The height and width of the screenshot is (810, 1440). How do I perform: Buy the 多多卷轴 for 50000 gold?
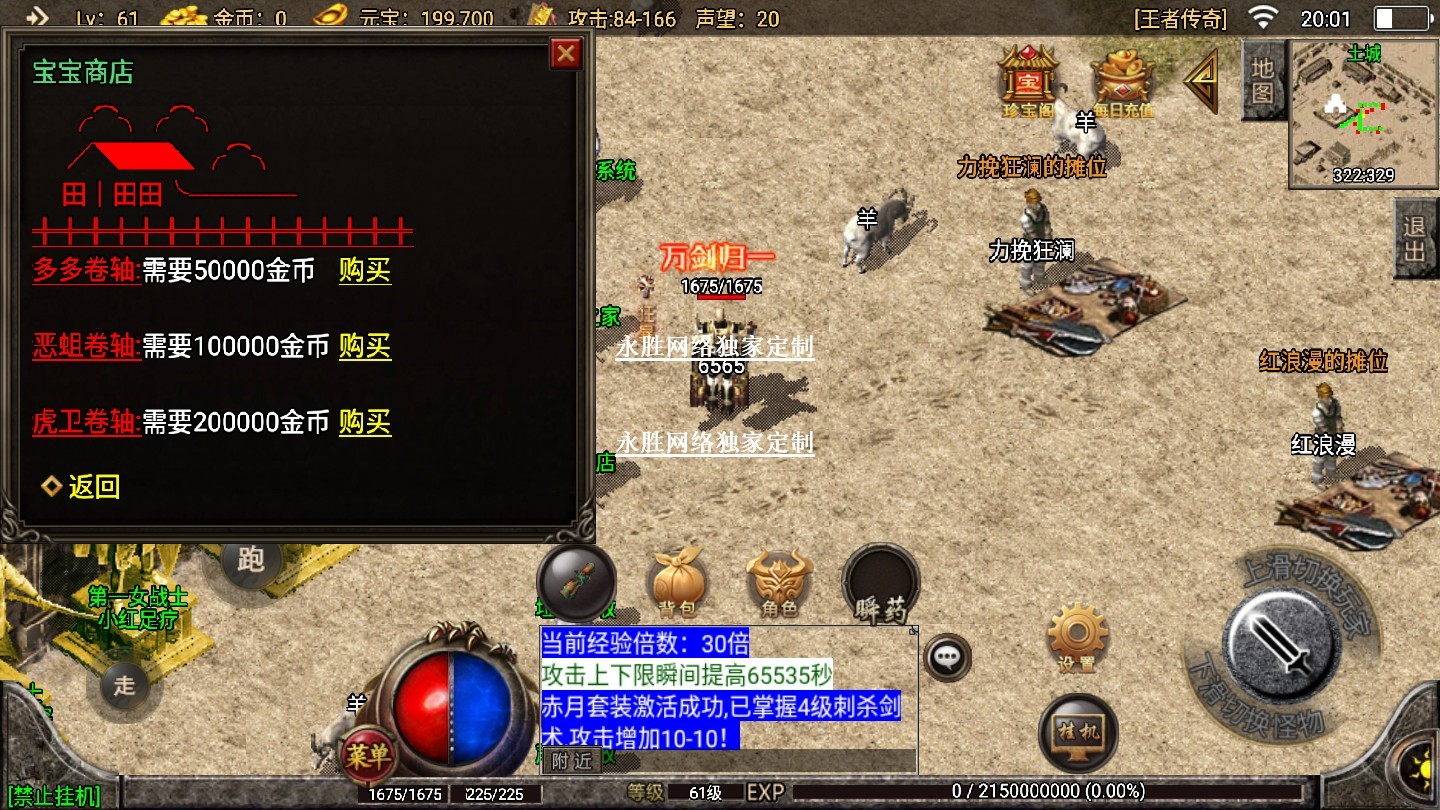point(364,271)
